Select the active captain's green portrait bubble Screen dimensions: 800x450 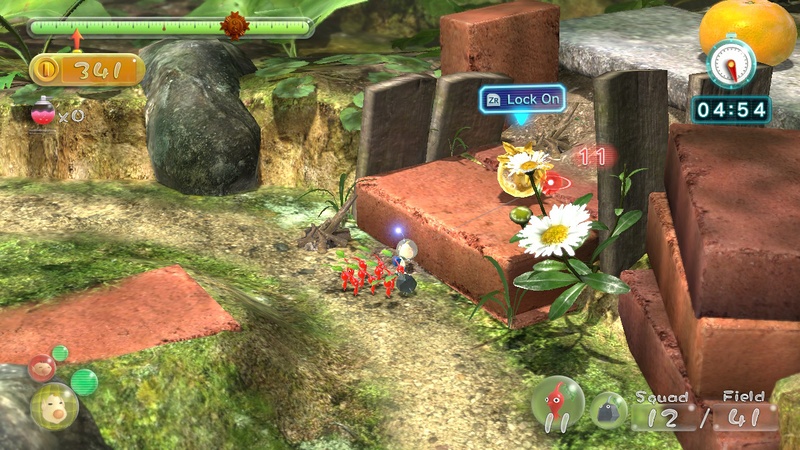(x=53, y=406)
